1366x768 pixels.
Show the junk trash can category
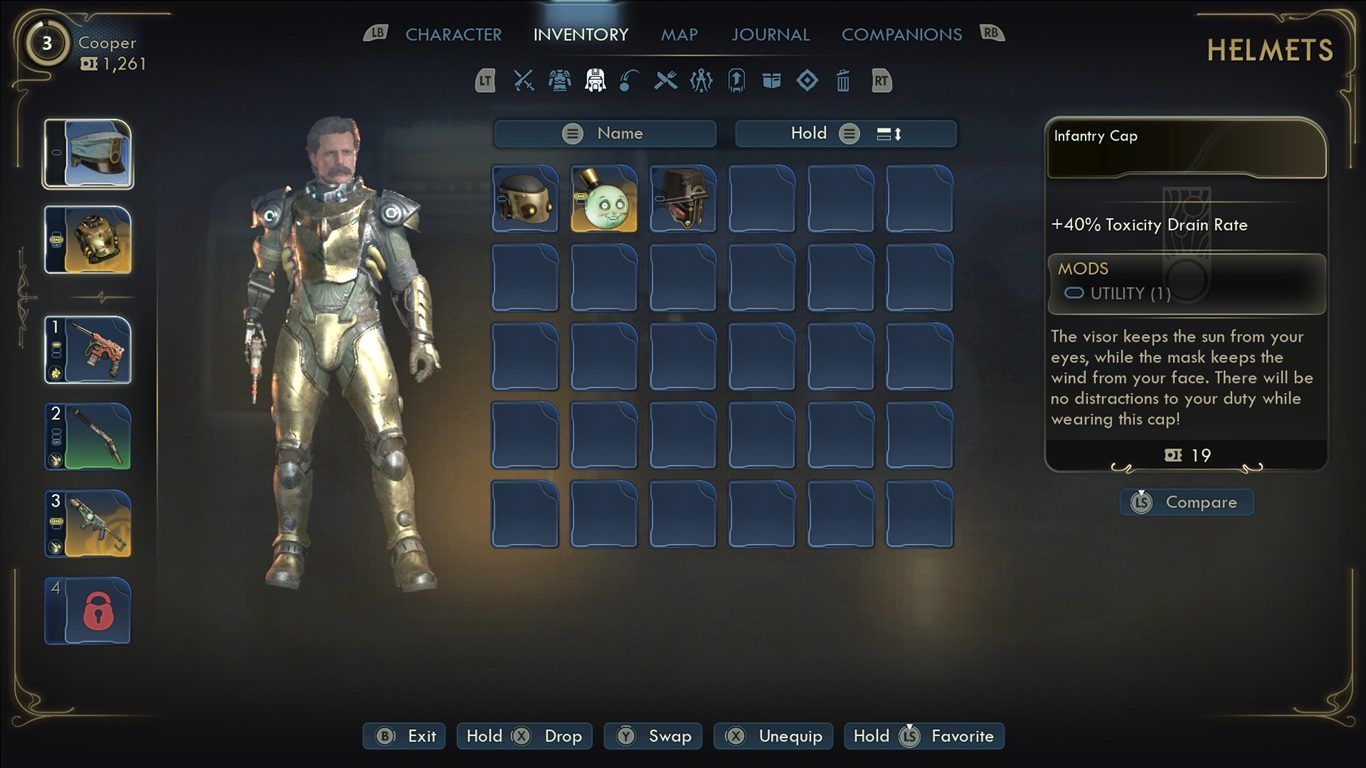click(843, 81)
